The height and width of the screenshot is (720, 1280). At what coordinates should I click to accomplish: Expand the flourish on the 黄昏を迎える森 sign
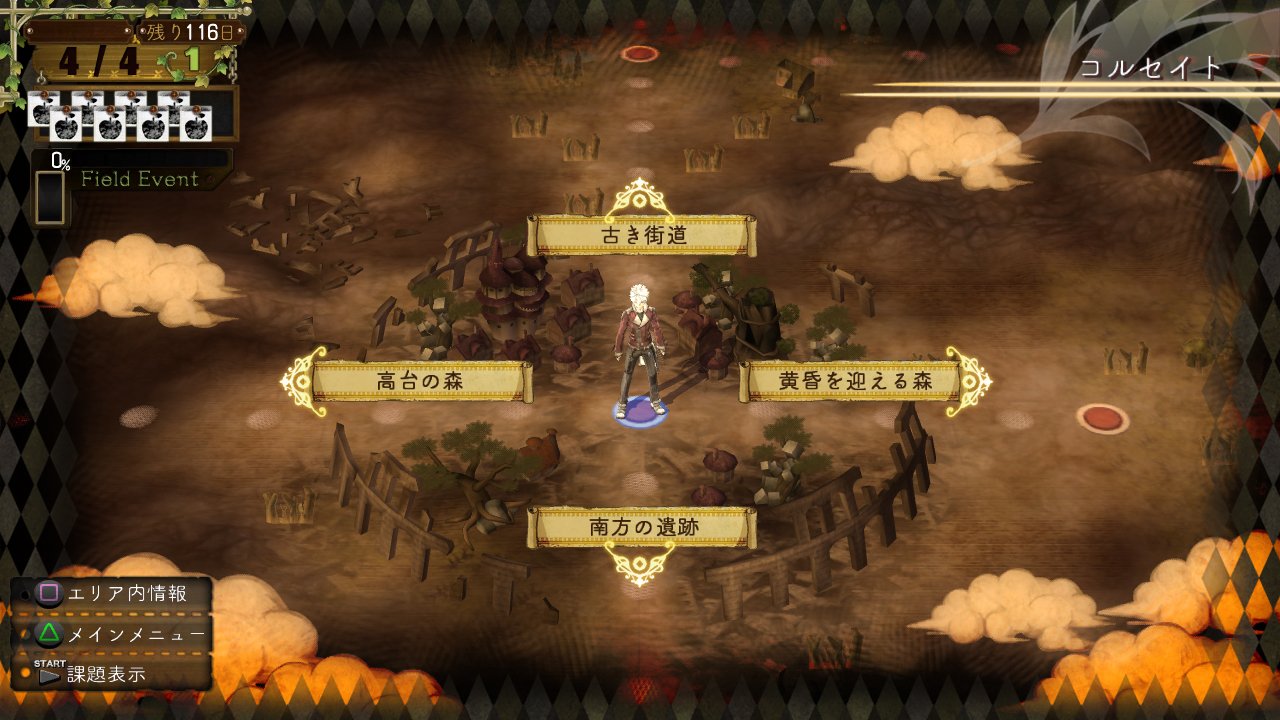[x=969, y=380]
